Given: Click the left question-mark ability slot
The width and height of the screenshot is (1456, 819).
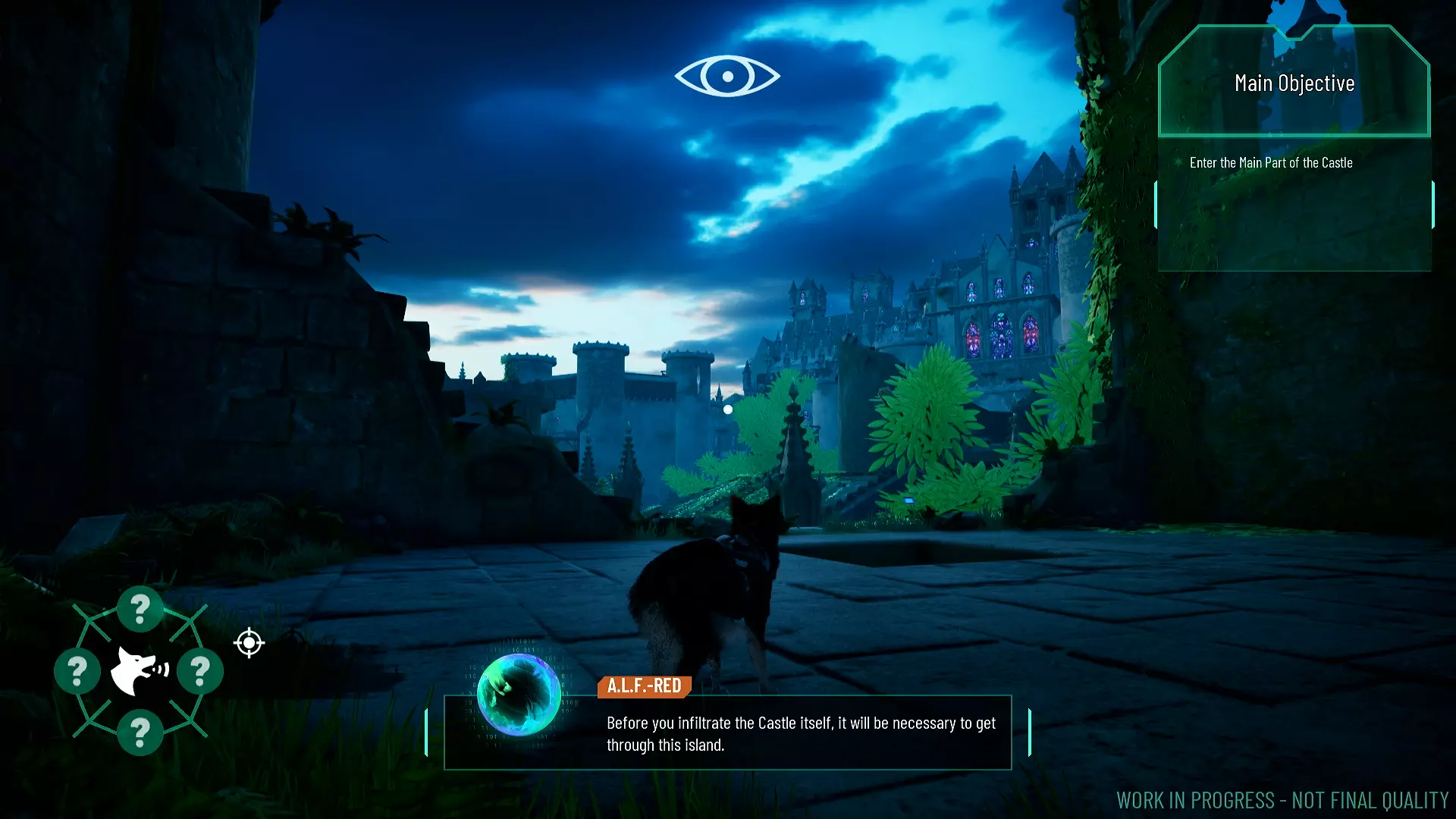Looking at the screenshot, I should point(77,670).
